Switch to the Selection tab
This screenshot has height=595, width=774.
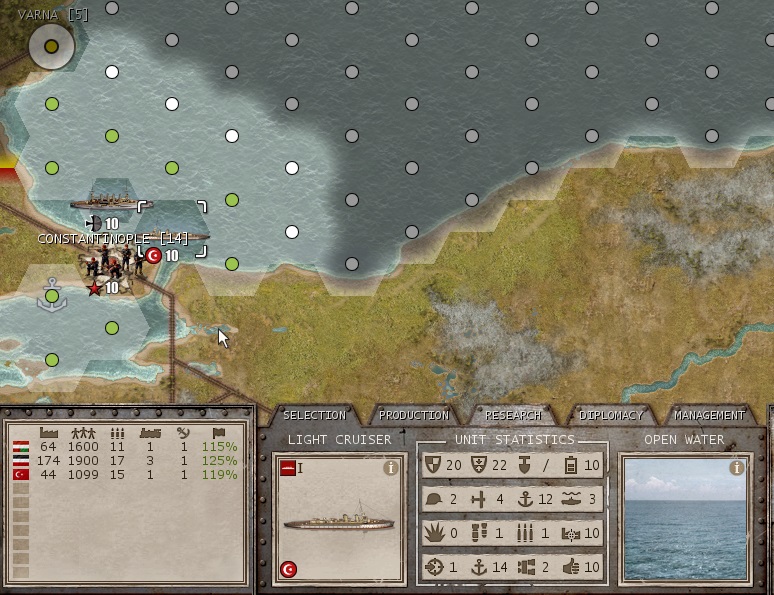(x=314, y=415)
